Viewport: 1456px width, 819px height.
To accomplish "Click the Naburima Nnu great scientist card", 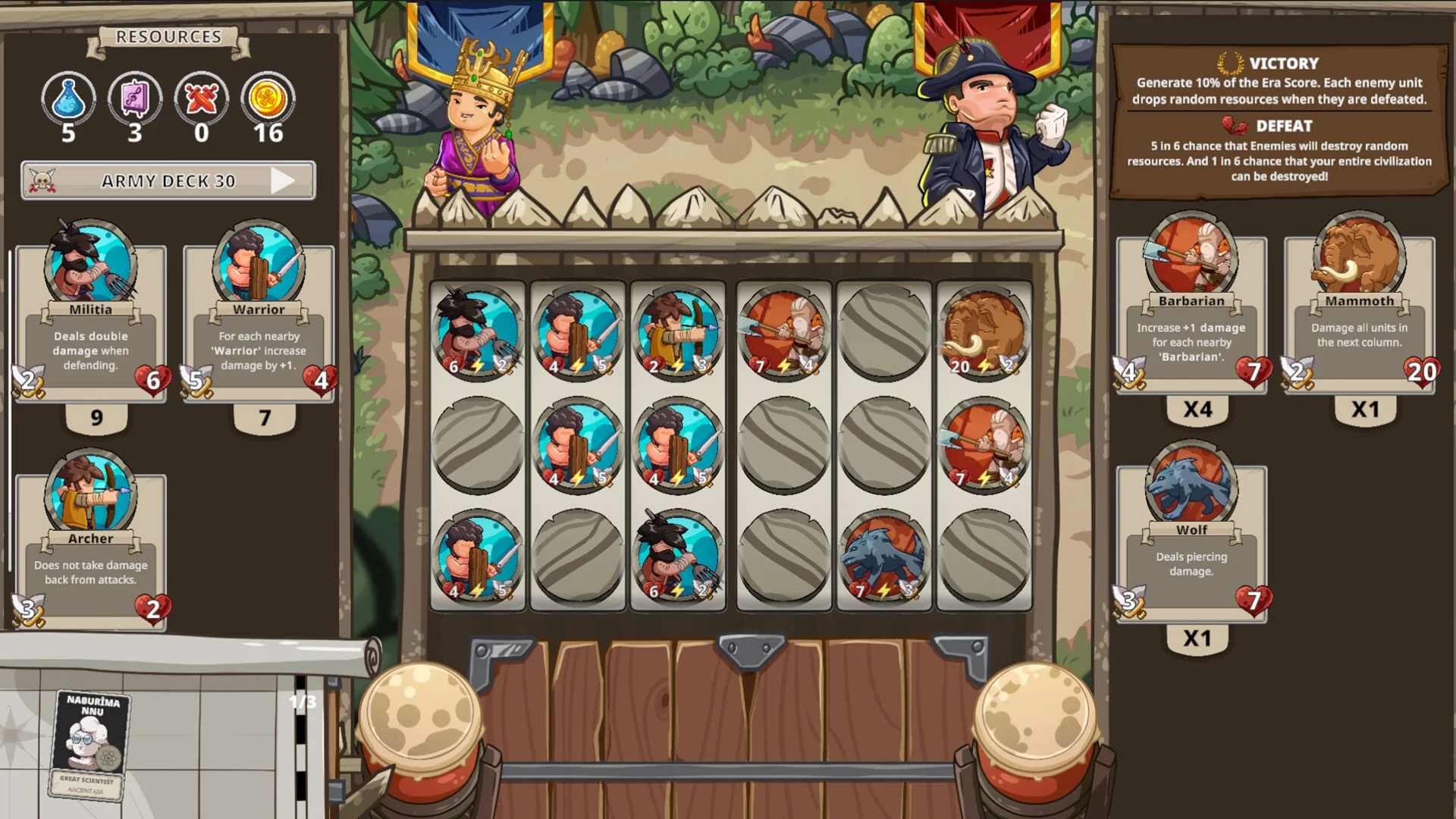I will [x=91, y=745].
